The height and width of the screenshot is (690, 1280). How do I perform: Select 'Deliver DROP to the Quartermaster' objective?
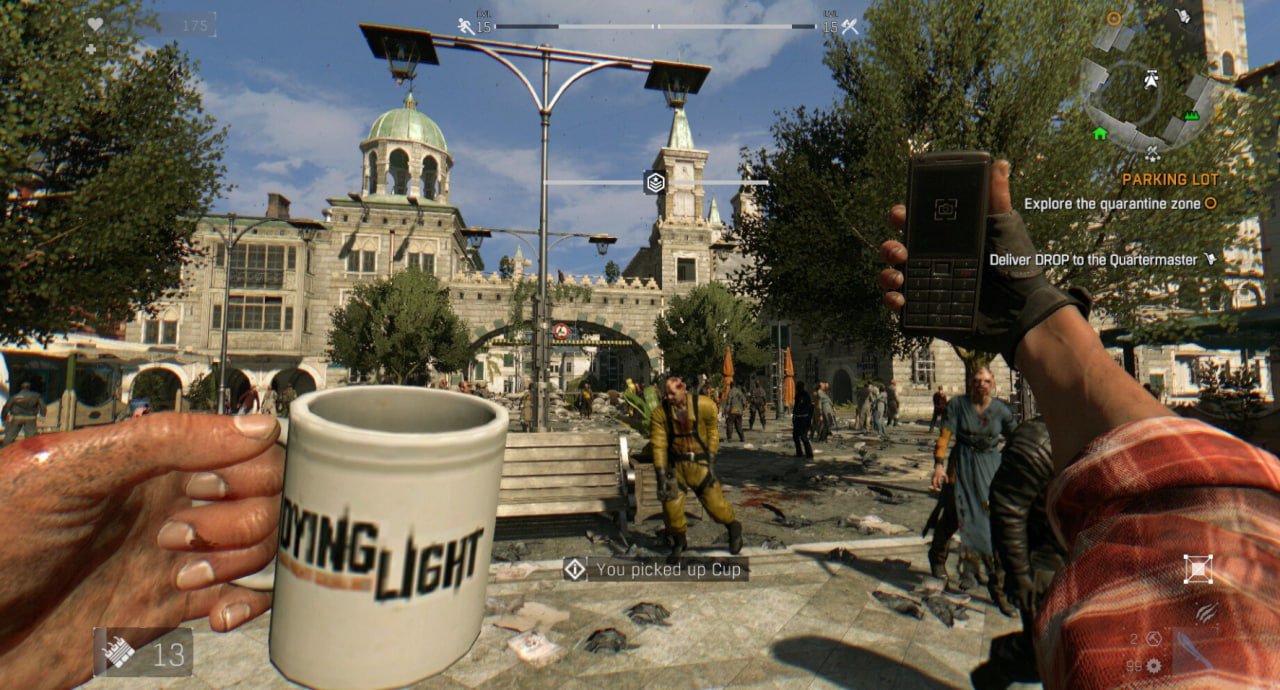pos(1093,259)
